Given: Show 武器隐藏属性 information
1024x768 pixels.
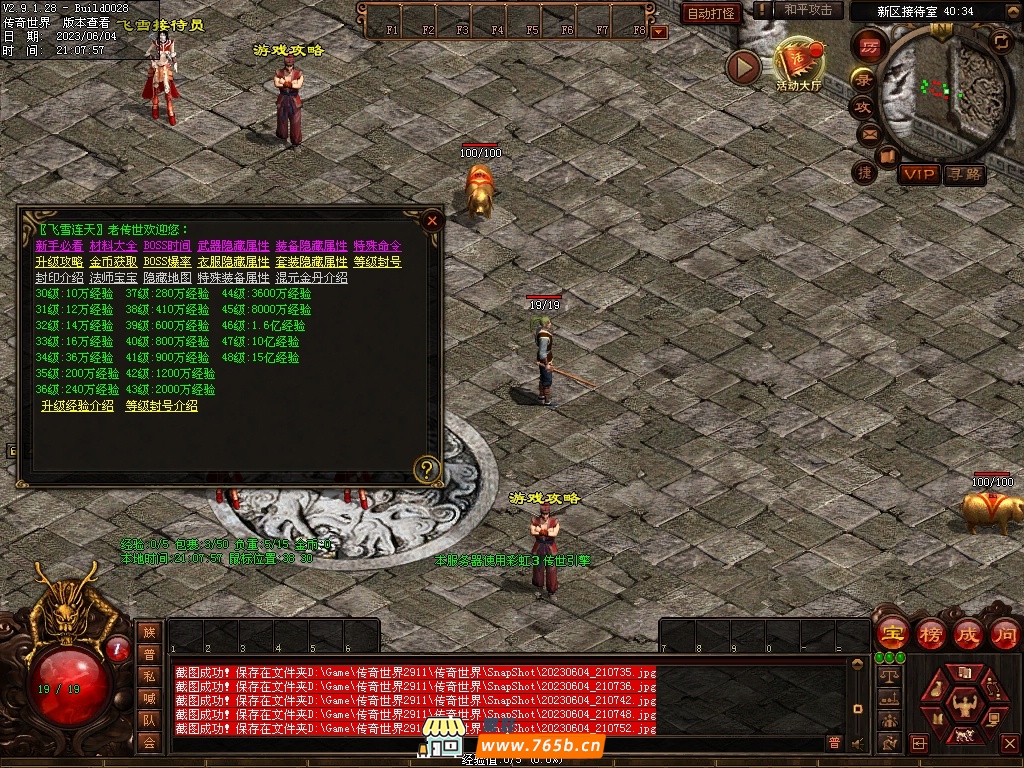Looking at the screenshot, I should point(233,246).
